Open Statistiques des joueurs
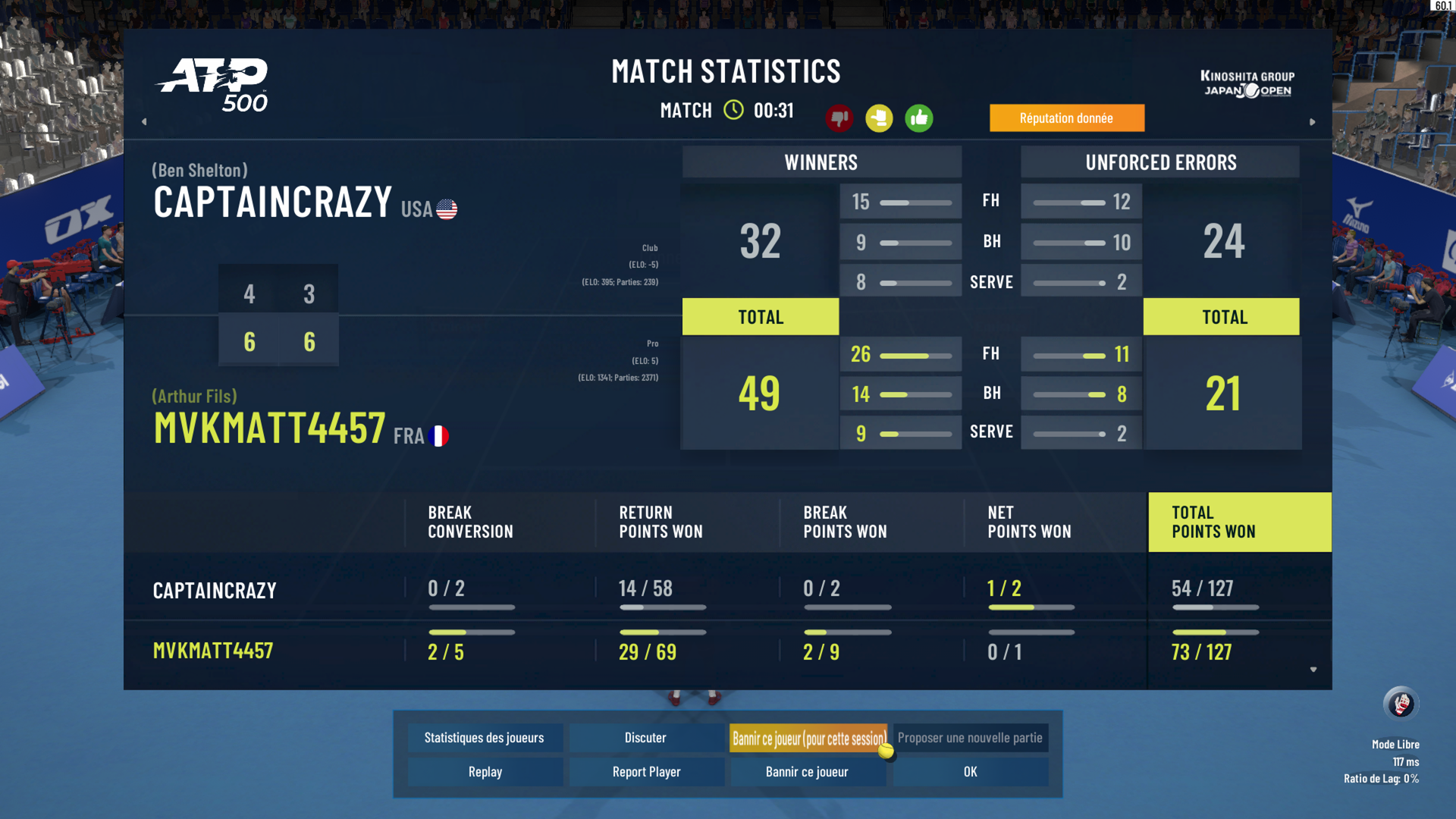 click(484, 738)
